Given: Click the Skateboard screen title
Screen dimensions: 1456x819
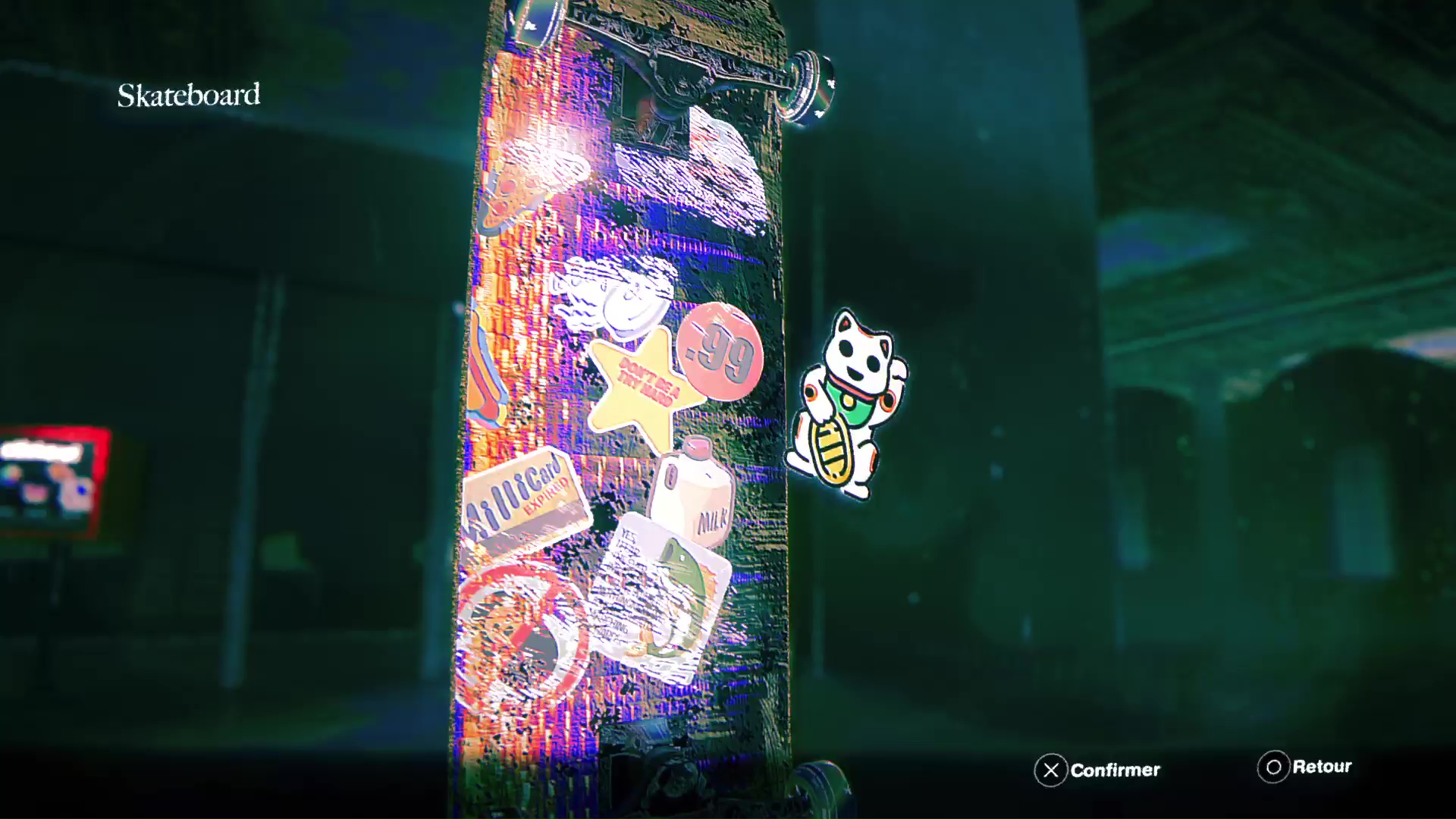Looking at the screenshot, I should (188, 94).
